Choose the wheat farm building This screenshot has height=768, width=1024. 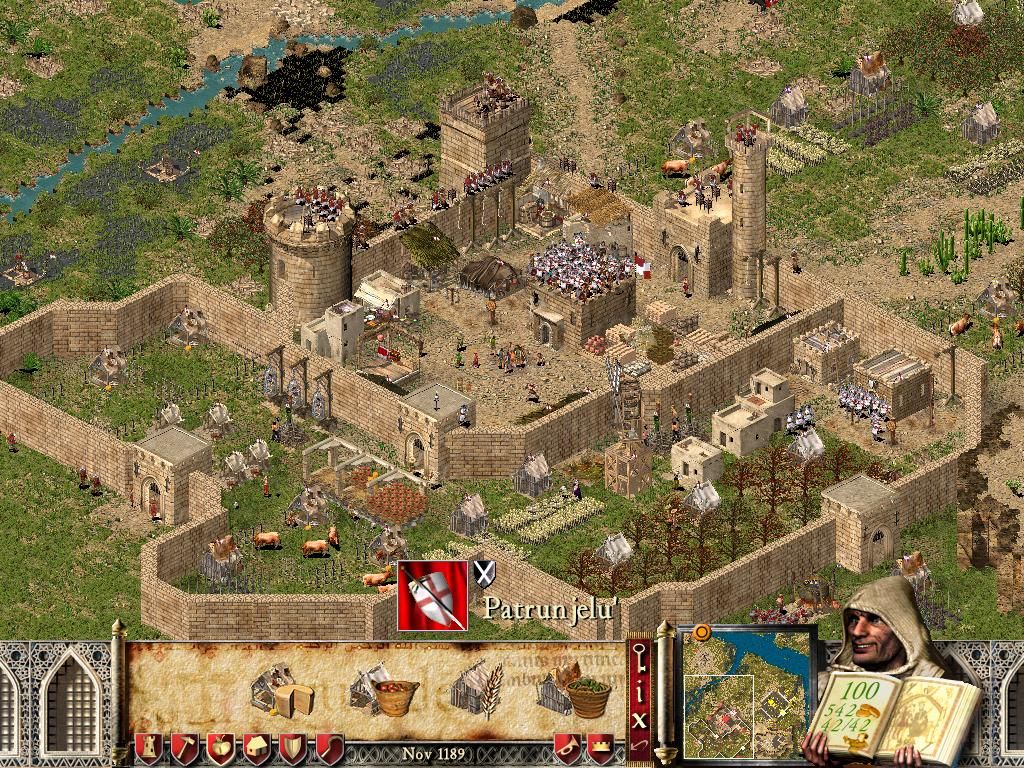click(x=473, y=690)
